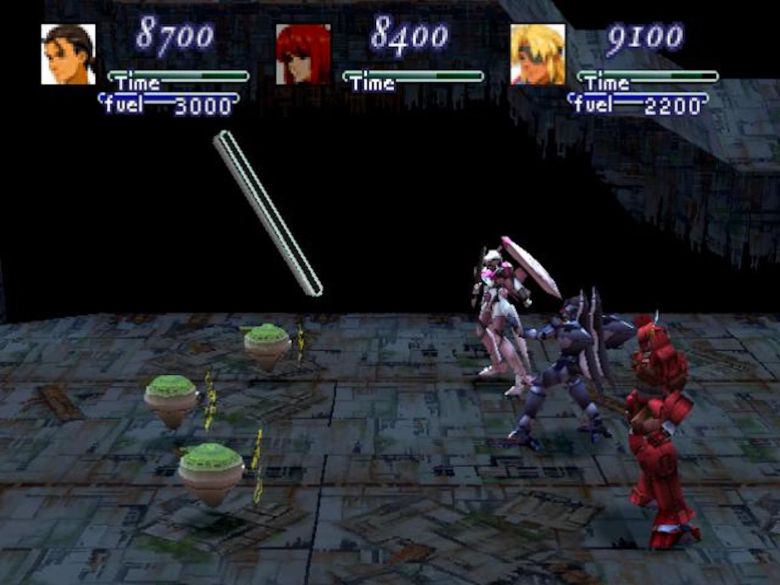
Task: Select the brown-haired character portrait
Action: click(69, 54)
